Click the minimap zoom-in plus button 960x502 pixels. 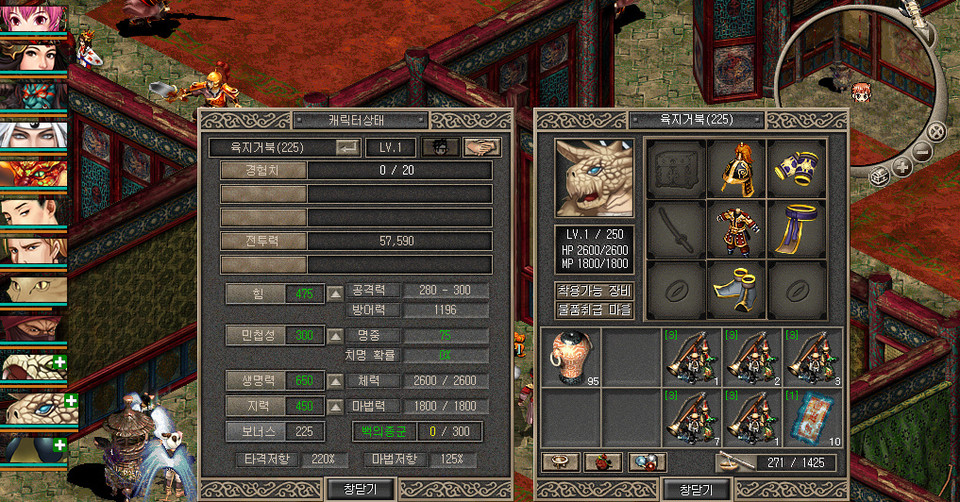(902, 167)
